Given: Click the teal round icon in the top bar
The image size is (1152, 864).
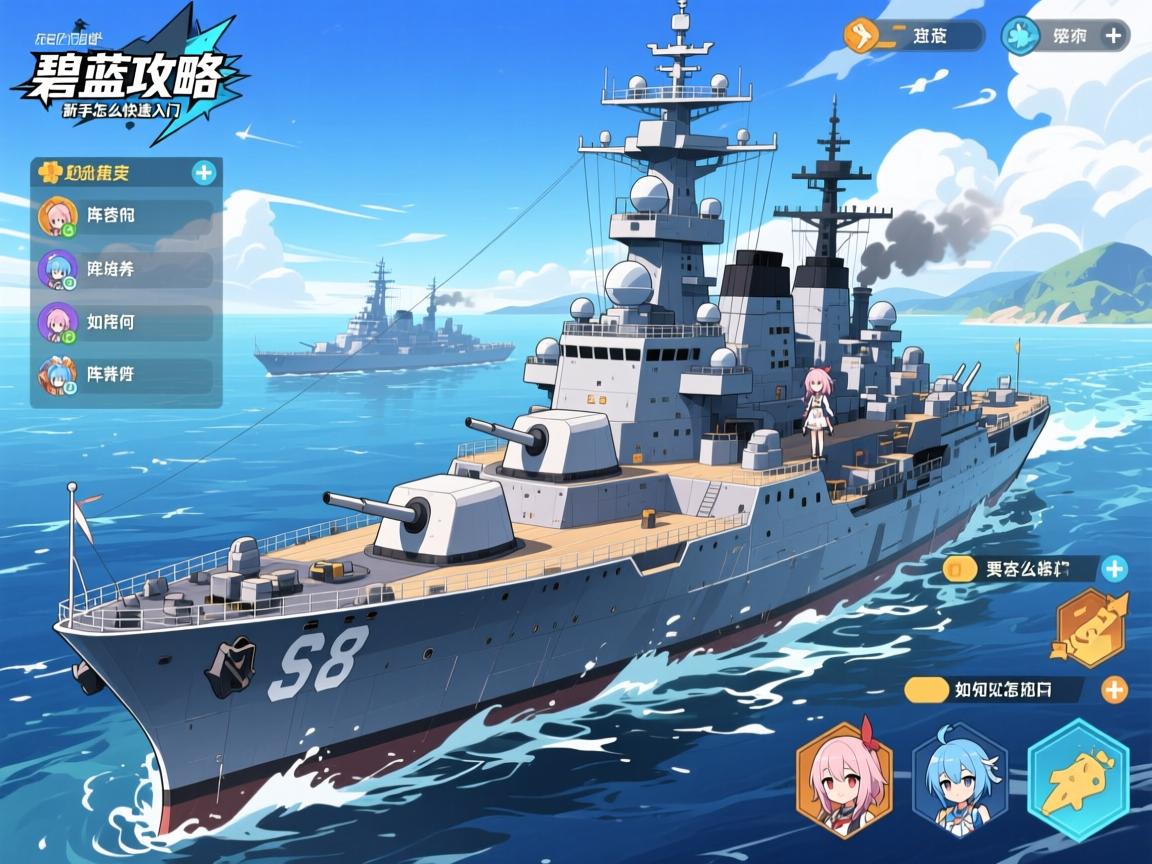Looking at the screenshot, I should 1021,36.
